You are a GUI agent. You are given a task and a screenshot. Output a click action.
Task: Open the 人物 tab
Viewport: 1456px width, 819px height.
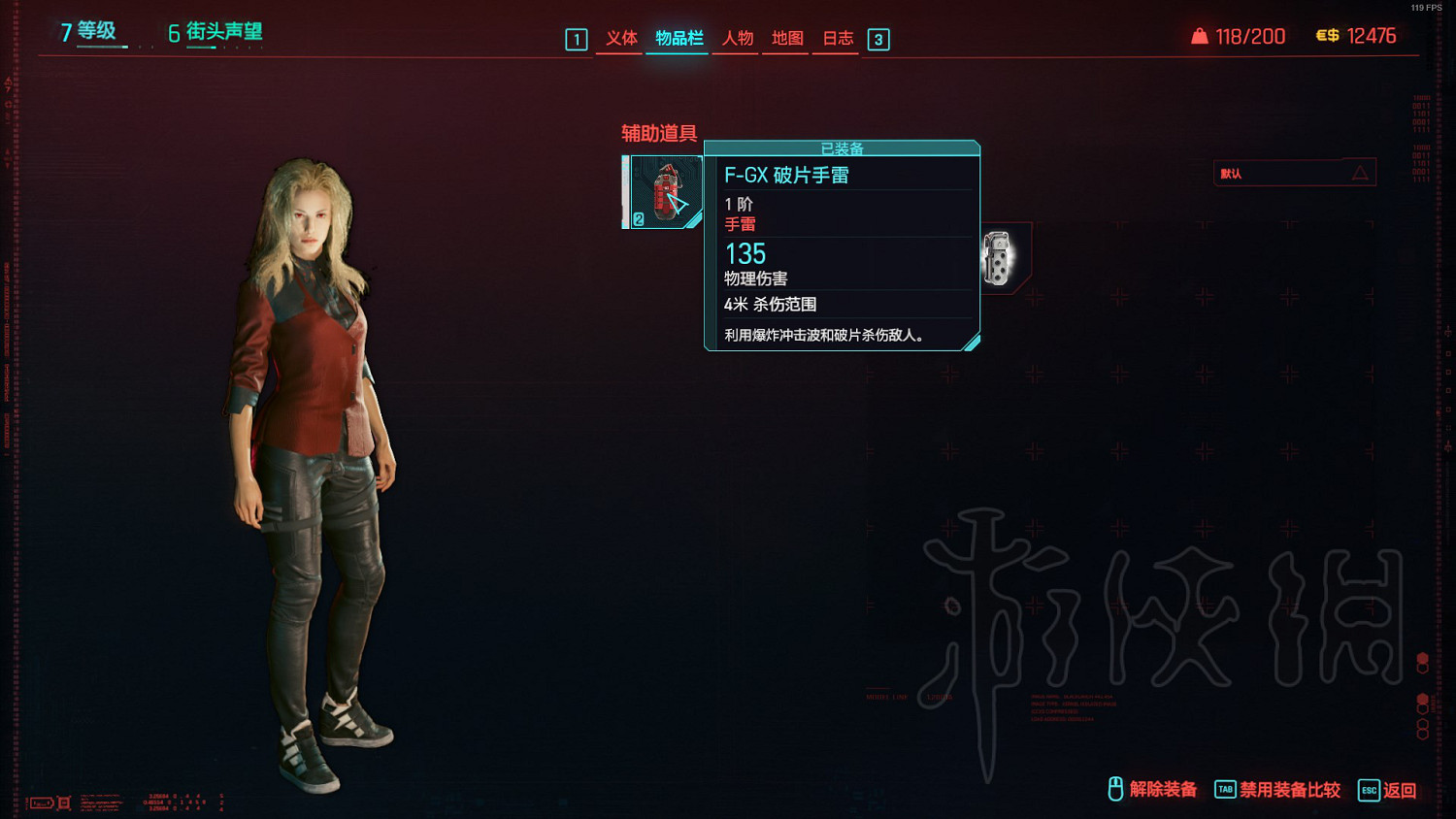point(738,39)
